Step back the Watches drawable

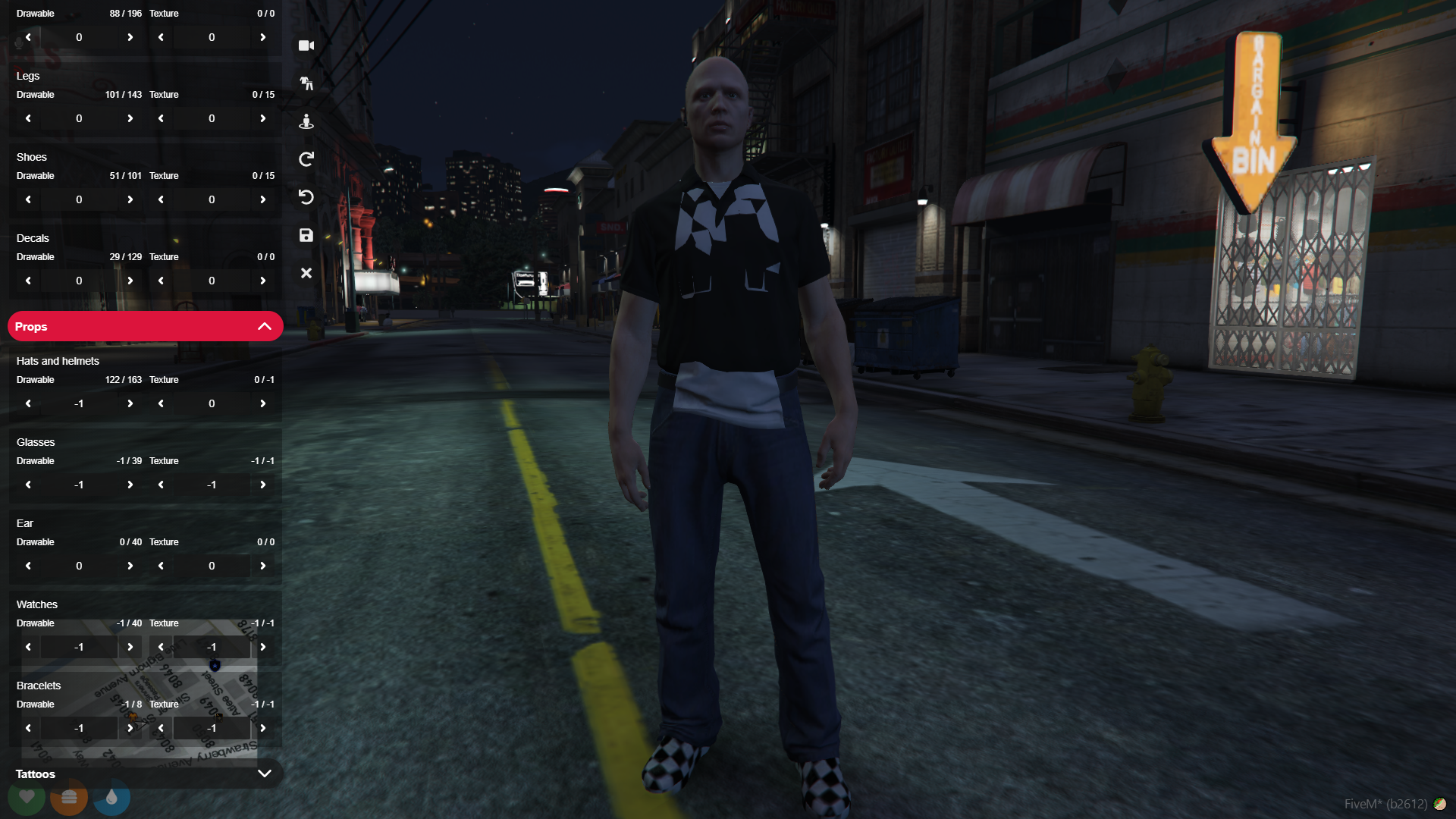pos(28,647)
